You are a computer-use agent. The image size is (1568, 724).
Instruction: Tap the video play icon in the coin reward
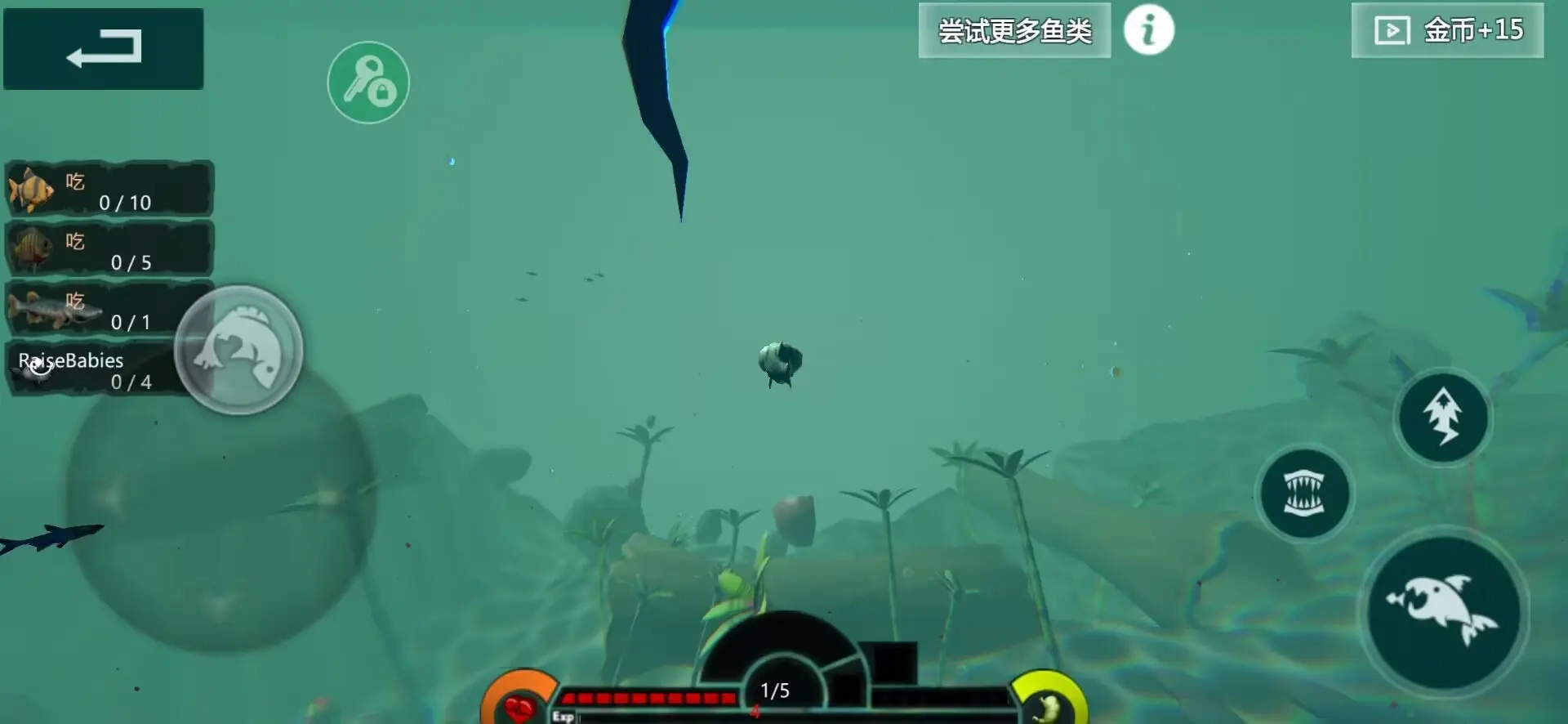coord(1391,29)
